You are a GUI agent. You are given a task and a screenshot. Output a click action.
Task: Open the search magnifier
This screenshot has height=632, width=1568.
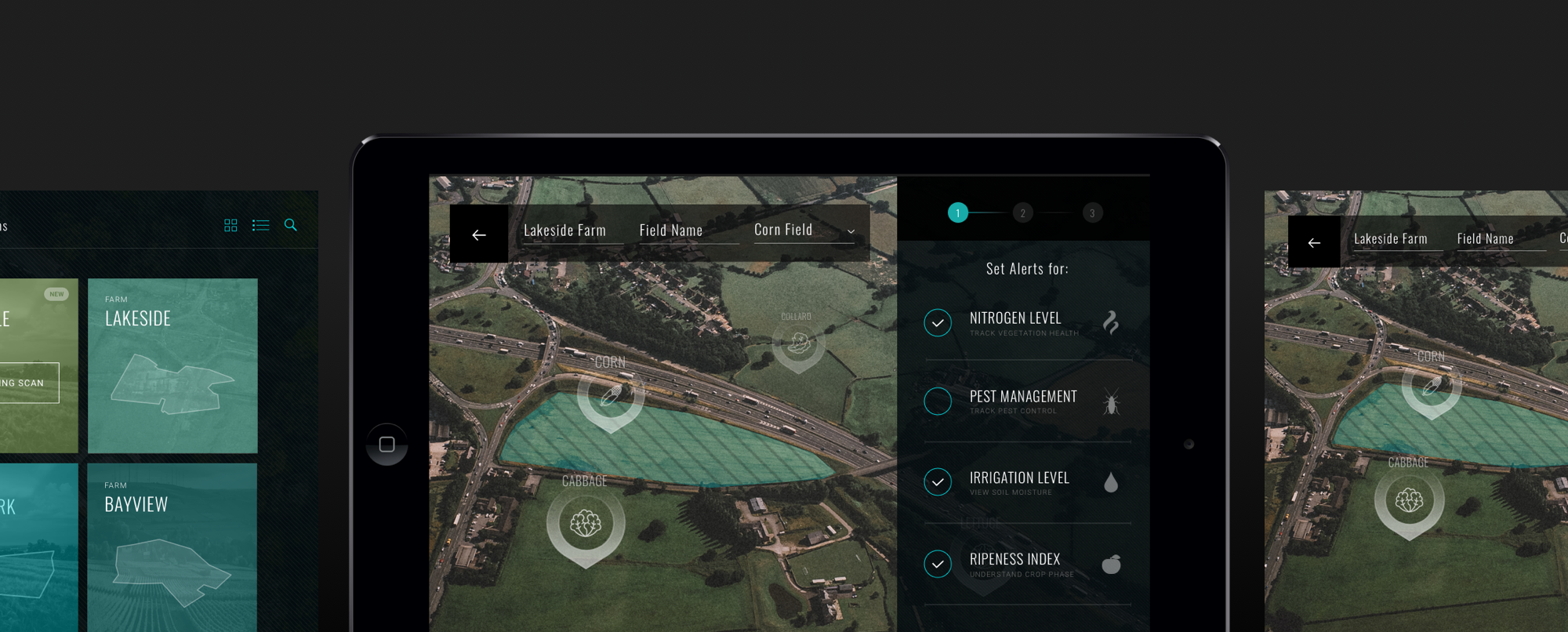(291, 225)
